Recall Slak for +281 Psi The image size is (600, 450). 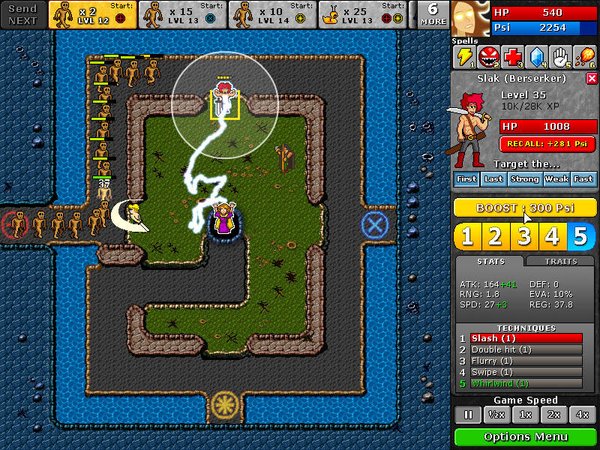pyautogui.click(x=543, y=143)
